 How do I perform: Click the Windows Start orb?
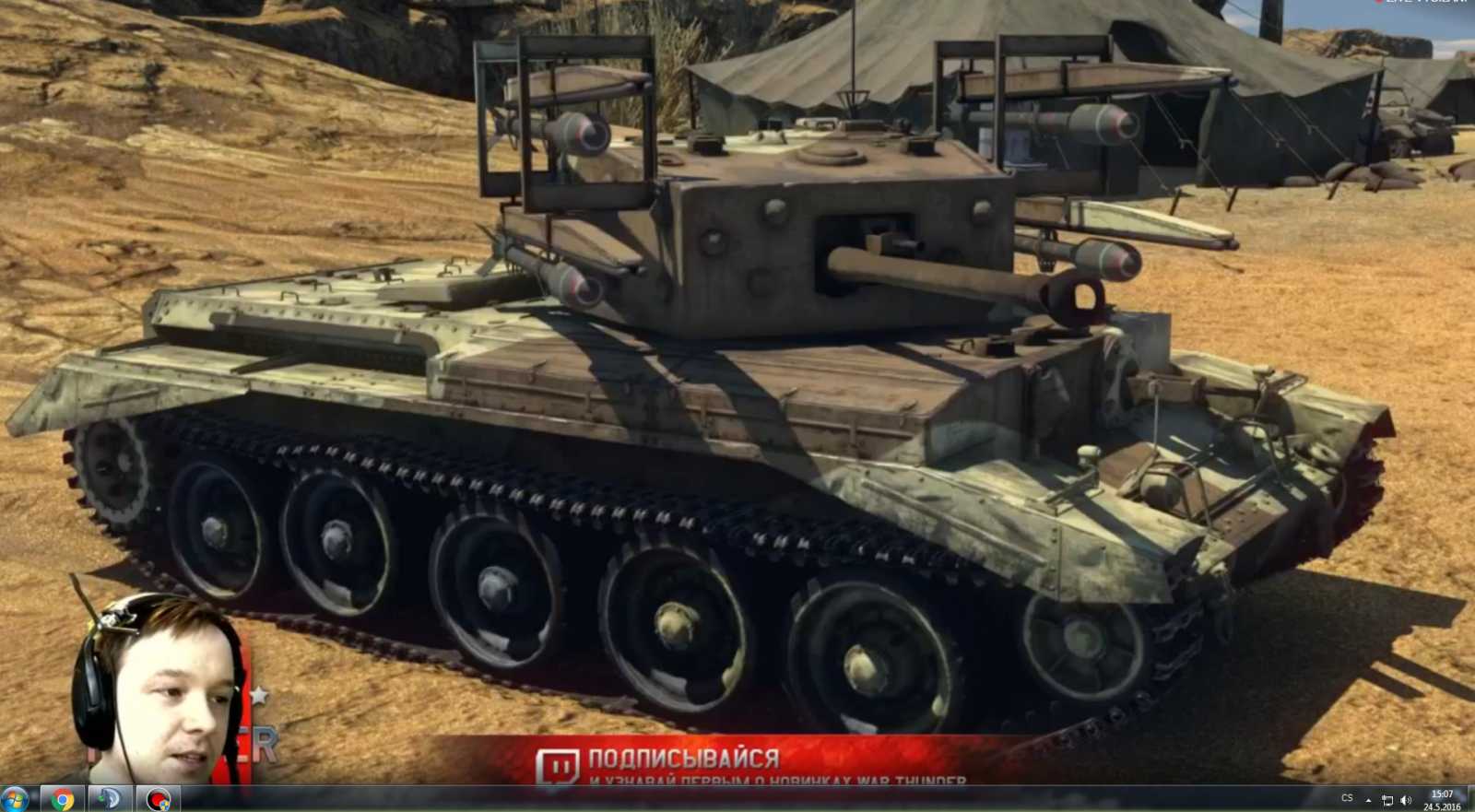[x=13, y=798]
